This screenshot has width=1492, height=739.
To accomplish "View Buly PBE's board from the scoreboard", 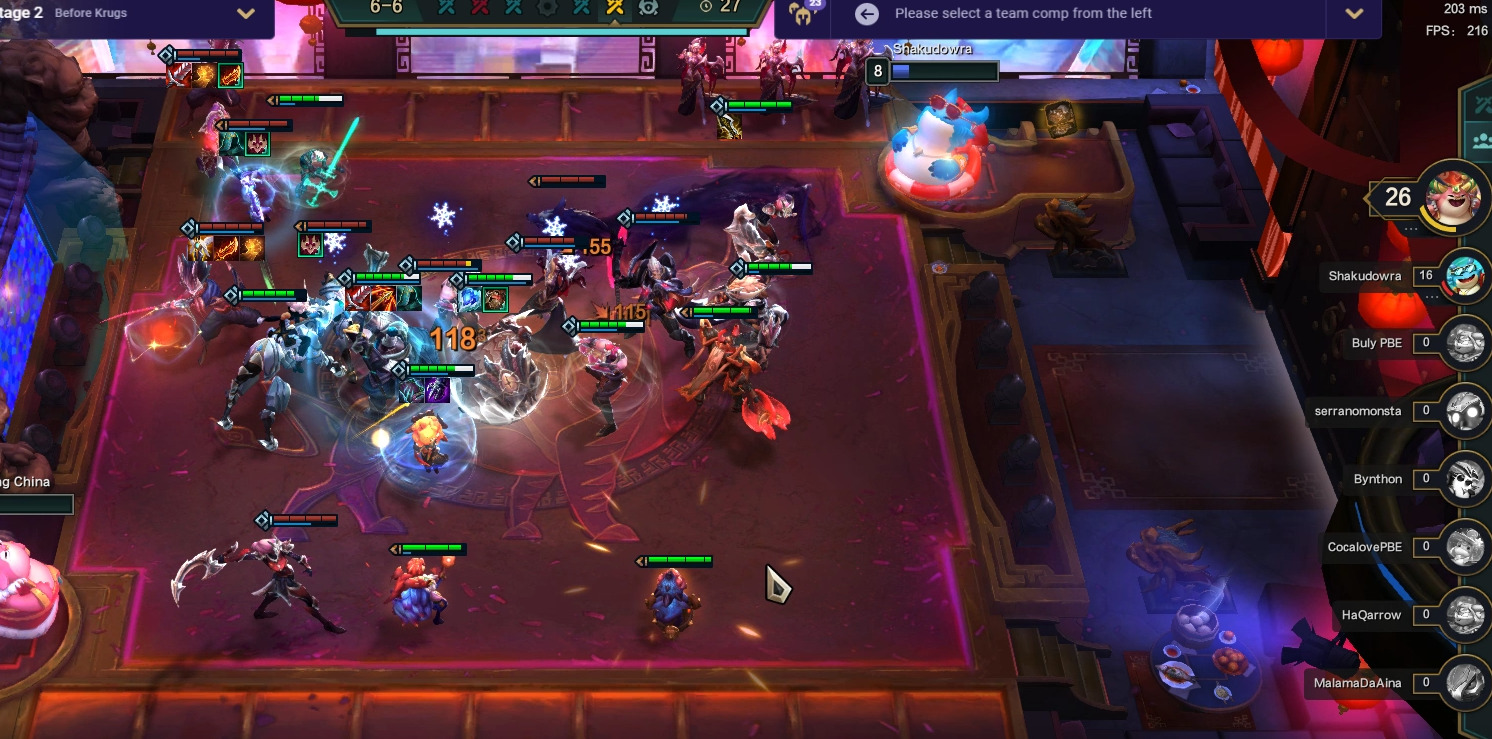I will click(x=1465, y=343).
